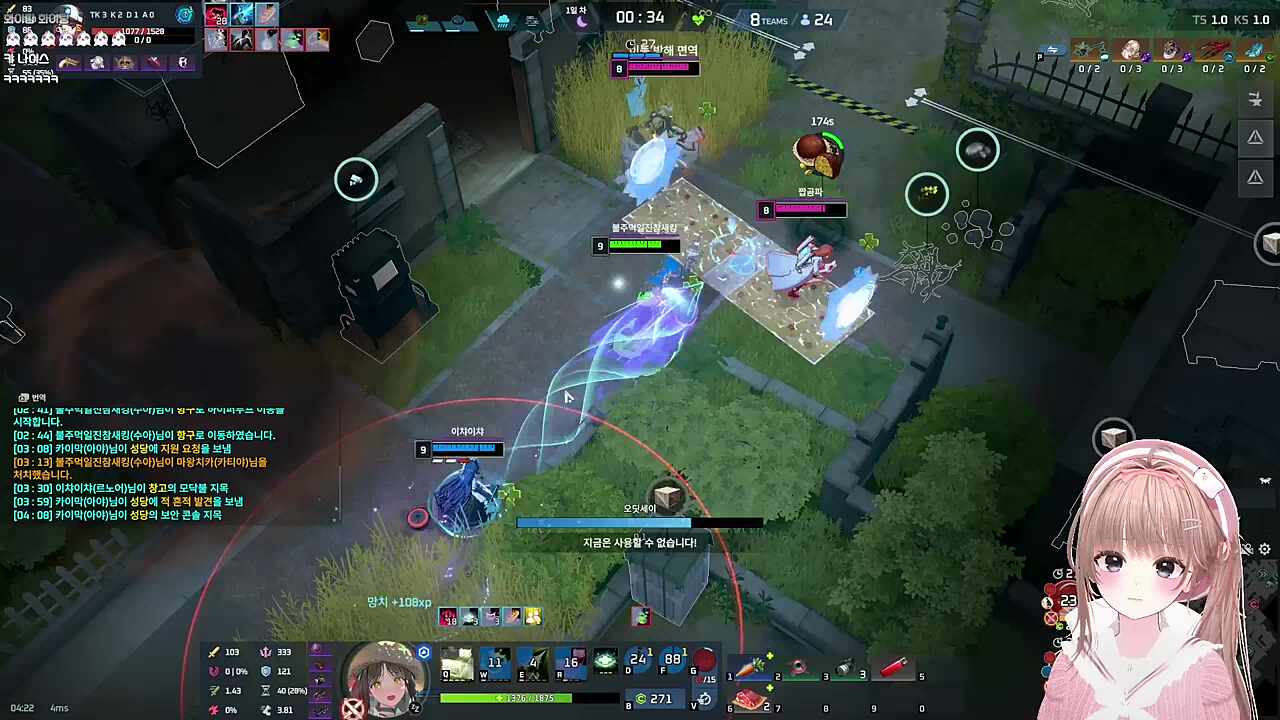Expand the second warning triangle panel
Viewport: 1280px width, 720px height.
pos(1255,176)
